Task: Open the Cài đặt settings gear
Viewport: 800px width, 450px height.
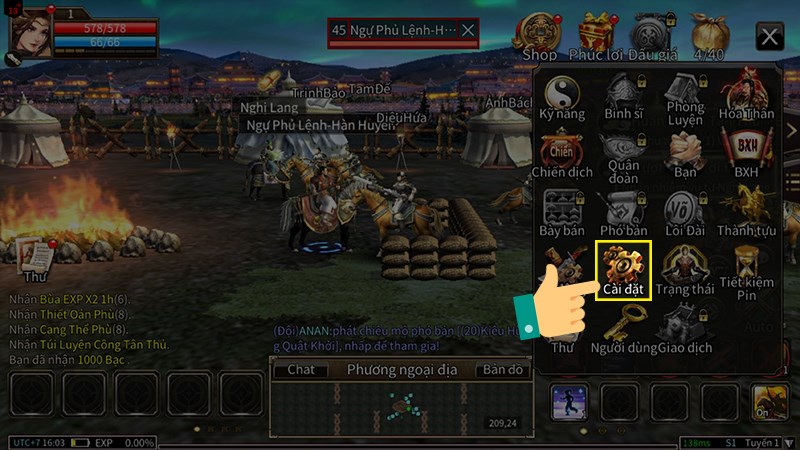Action: click(x=625, y=267)
